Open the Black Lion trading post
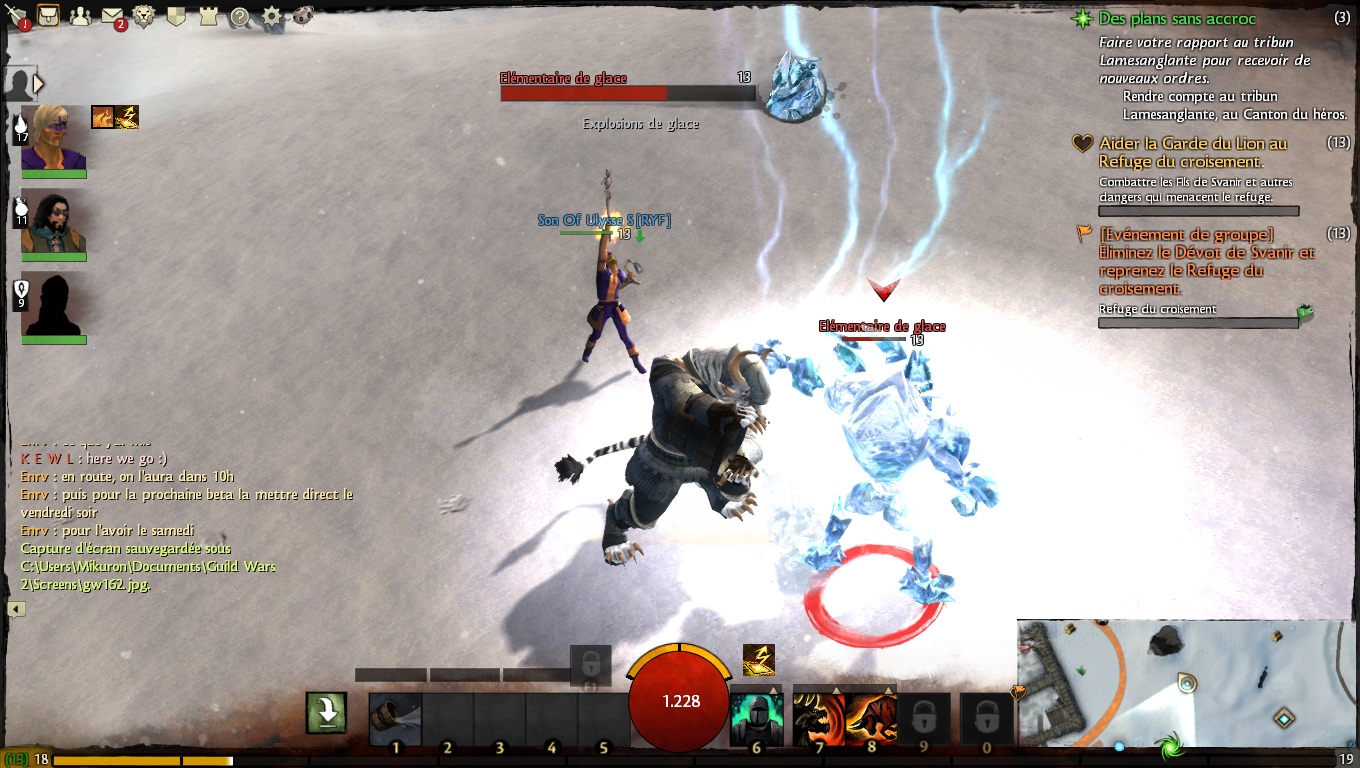The height and width of the screenshot is (768, 1360). [x=144, y=17]
